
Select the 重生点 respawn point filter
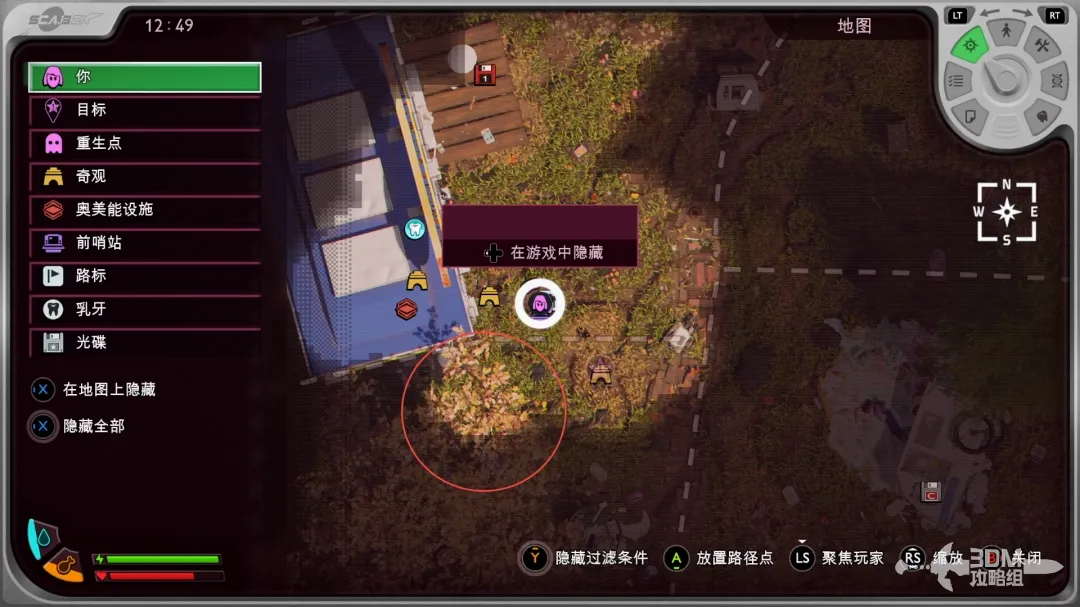coord(145,143)
